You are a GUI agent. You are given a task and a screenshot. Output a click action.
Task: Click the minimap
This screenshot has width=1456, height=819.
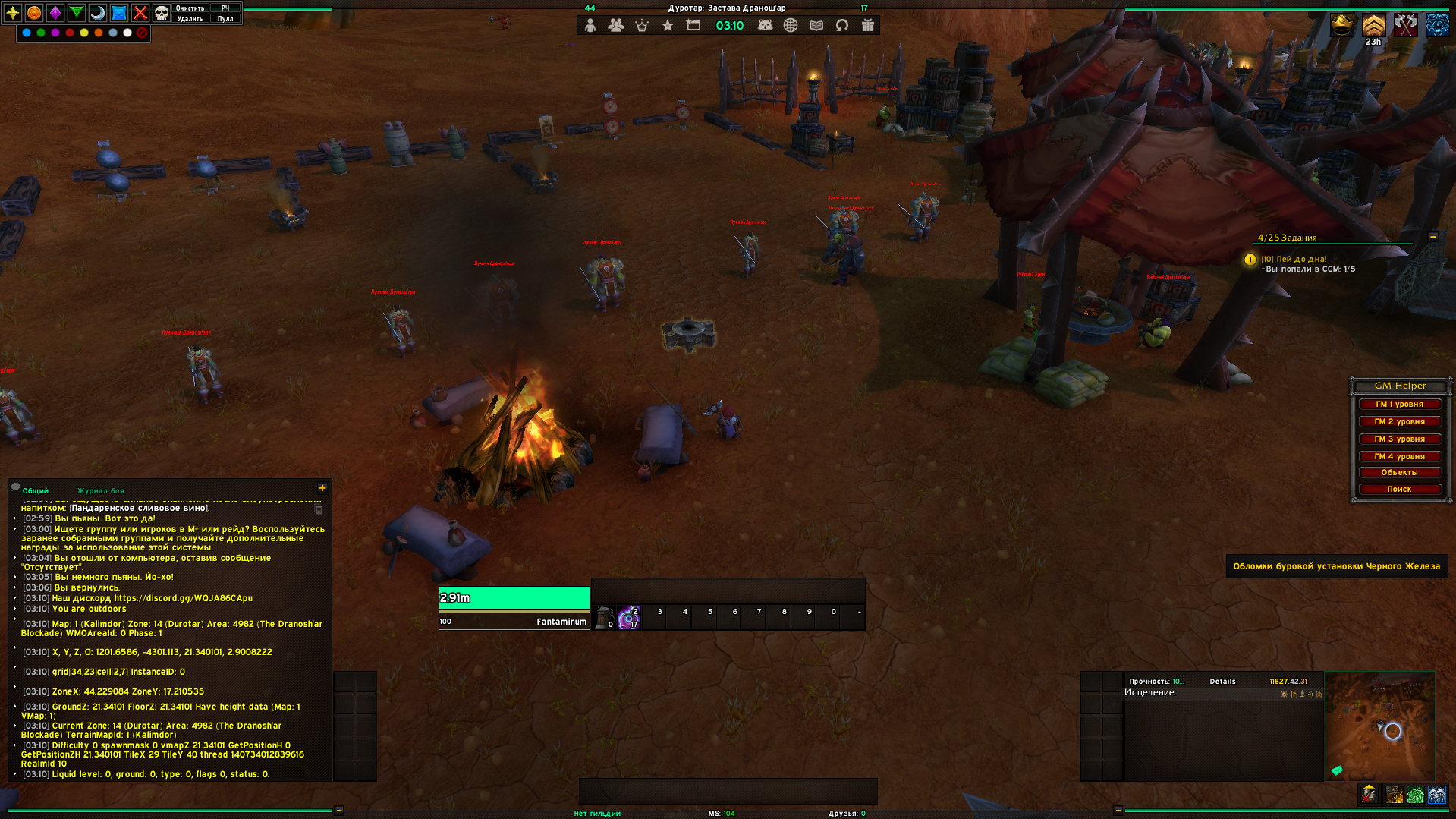[1379, 726]
